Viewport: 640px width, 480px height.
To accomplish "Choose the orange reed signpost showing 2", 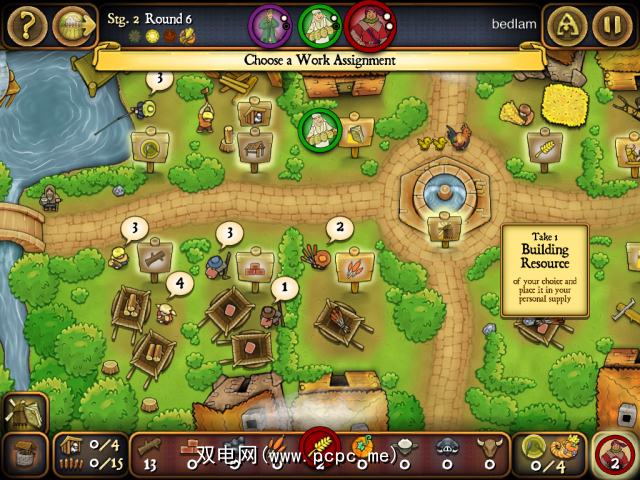I will pyautogui.click(x=354, y=268).
